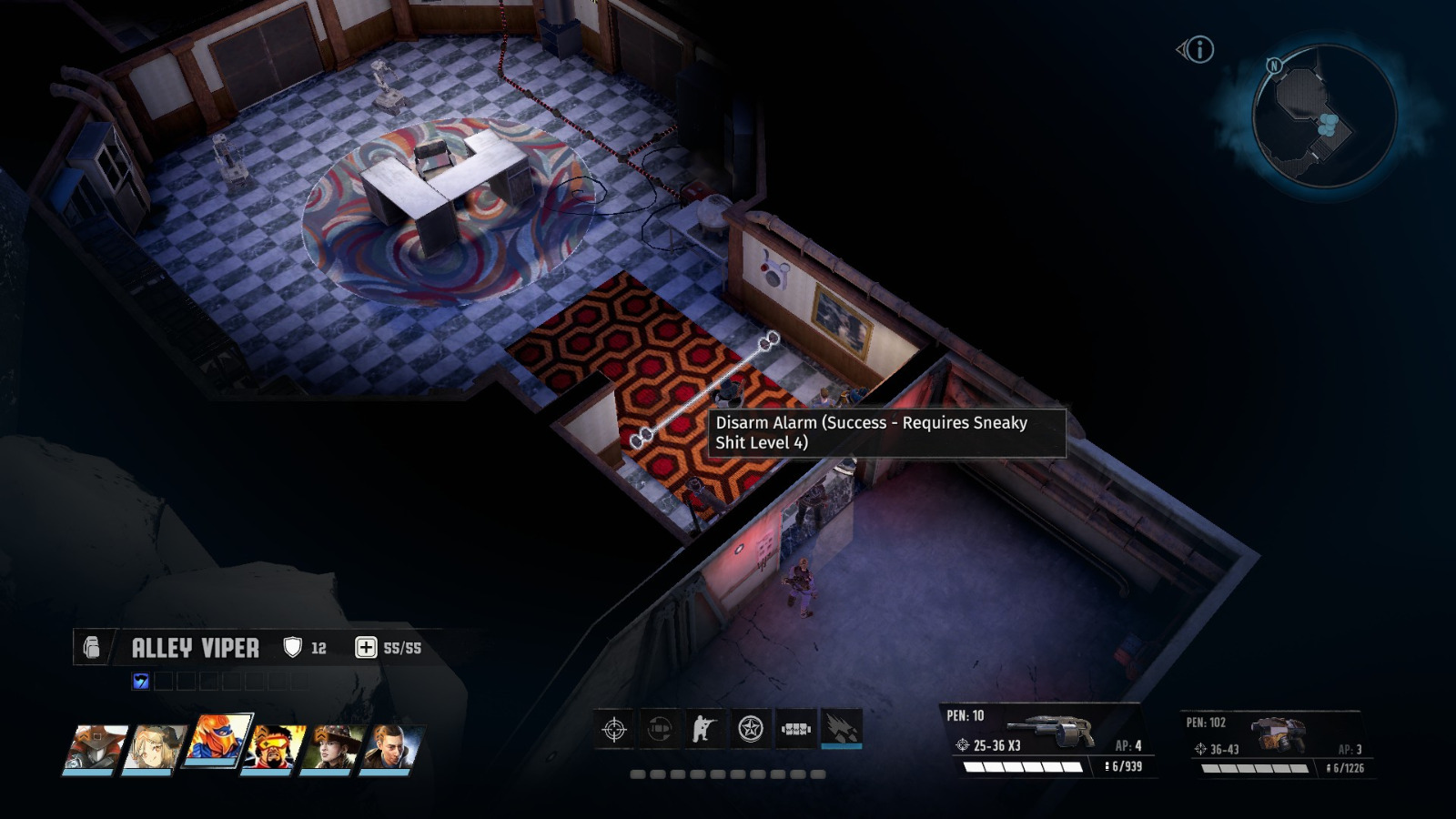Click the star emblem ability icon
The image size is (1456, 819).
pos(749,729)
